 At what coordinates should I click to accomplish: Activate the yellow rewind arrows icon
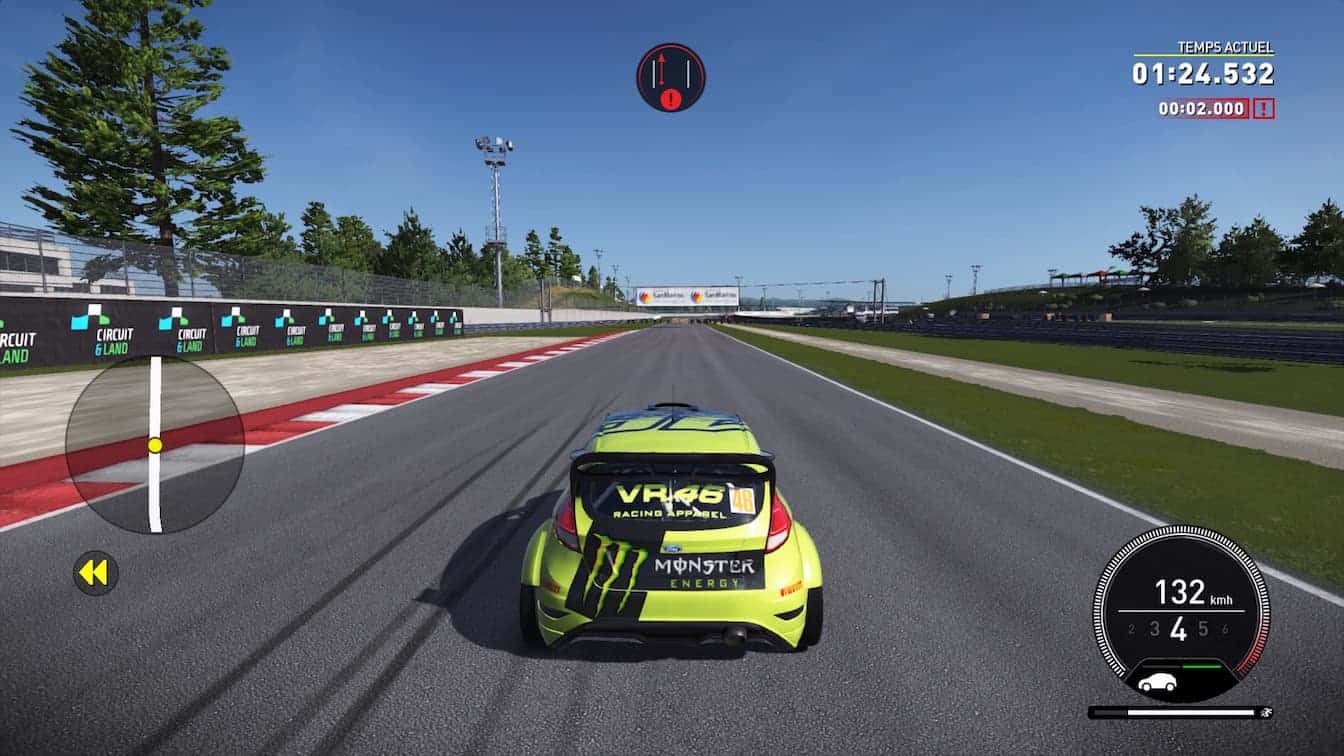click(x=95, y=573)
